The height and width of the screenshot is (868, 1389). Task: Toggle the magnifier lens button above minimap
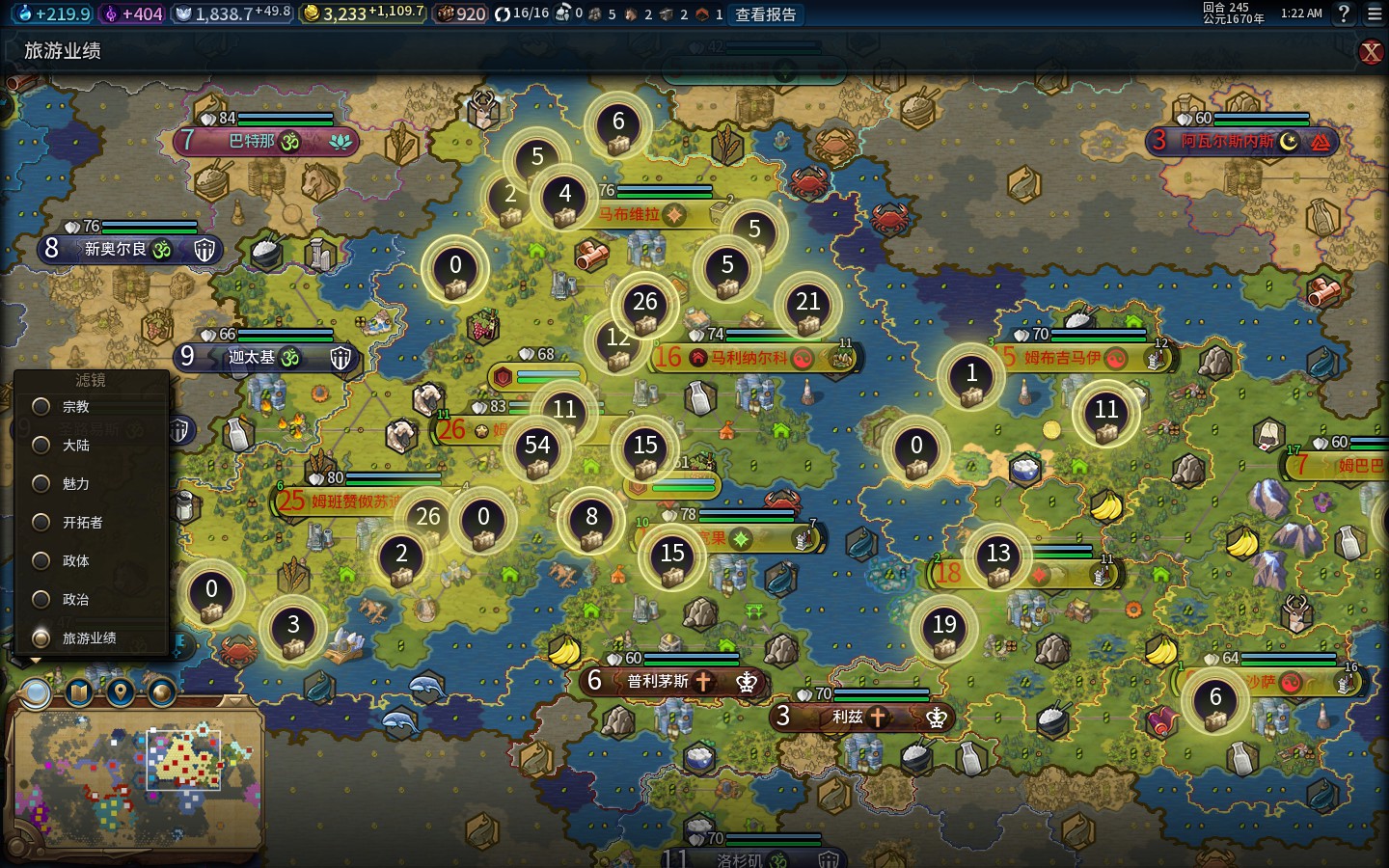pyautogui.click(x=37, y=692)
